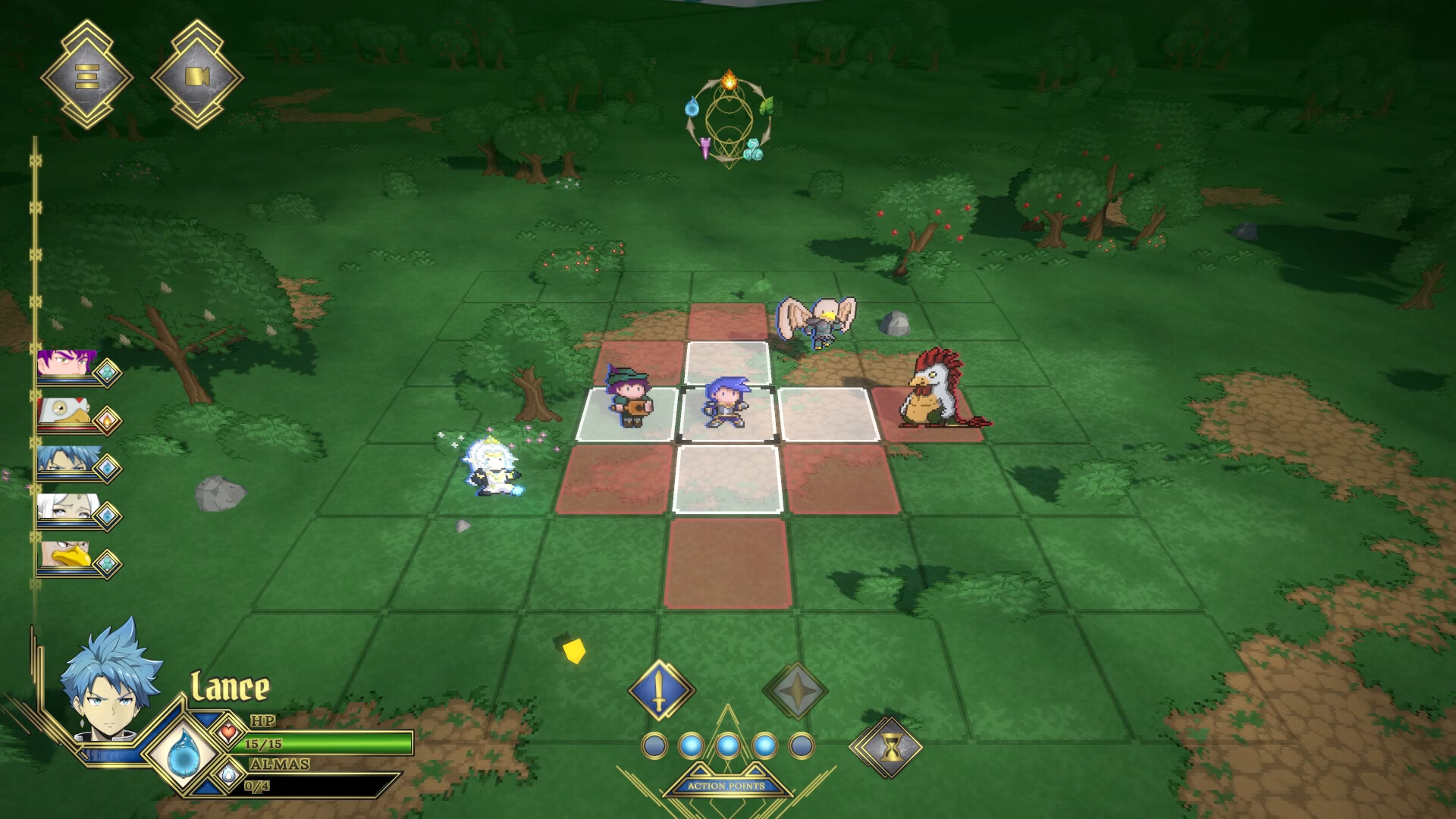Click Lance's name label
The image size is (1456, 819).
(x=231, y=685)
